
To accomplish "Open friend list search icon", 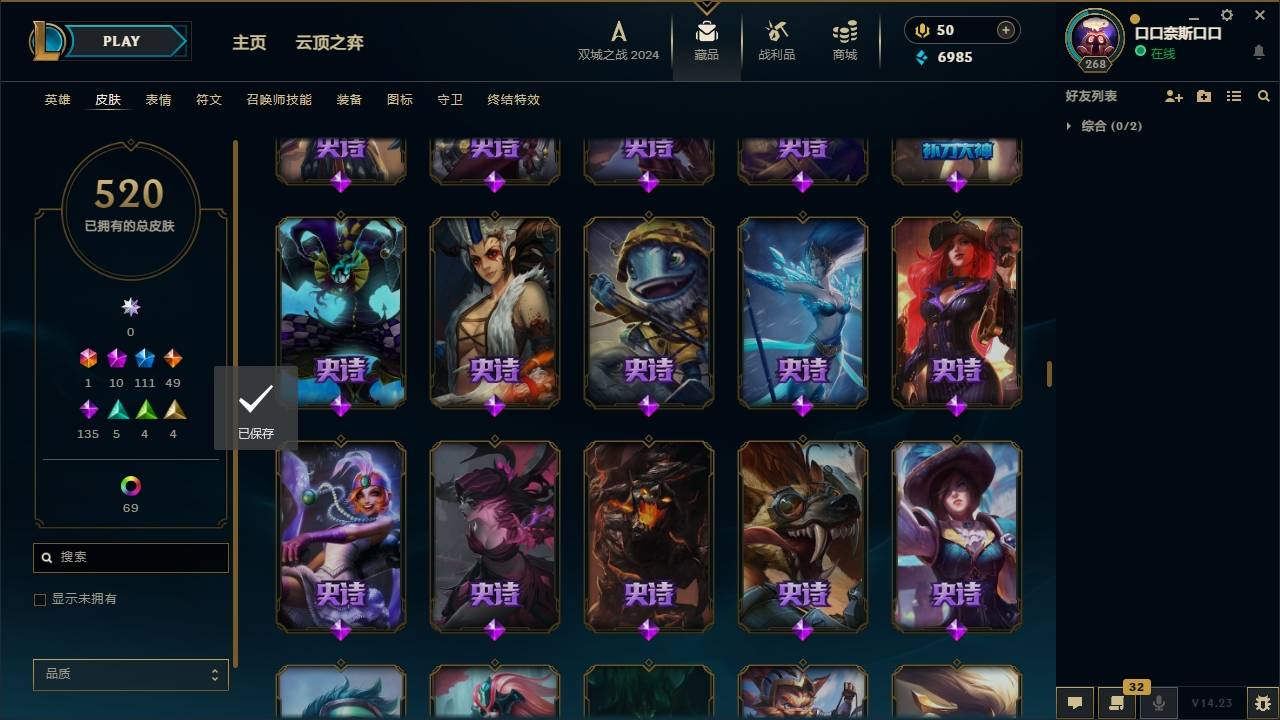I will click(x=1264, y=96).
